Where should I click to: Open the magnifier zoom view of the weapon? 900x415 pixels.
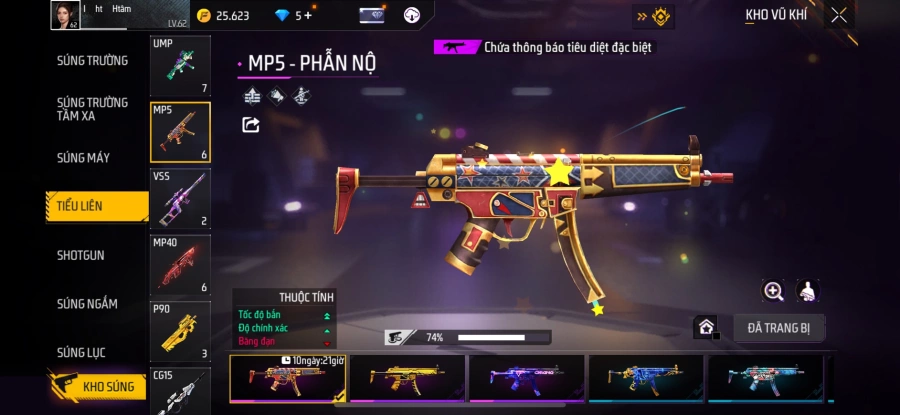[773, 291]
